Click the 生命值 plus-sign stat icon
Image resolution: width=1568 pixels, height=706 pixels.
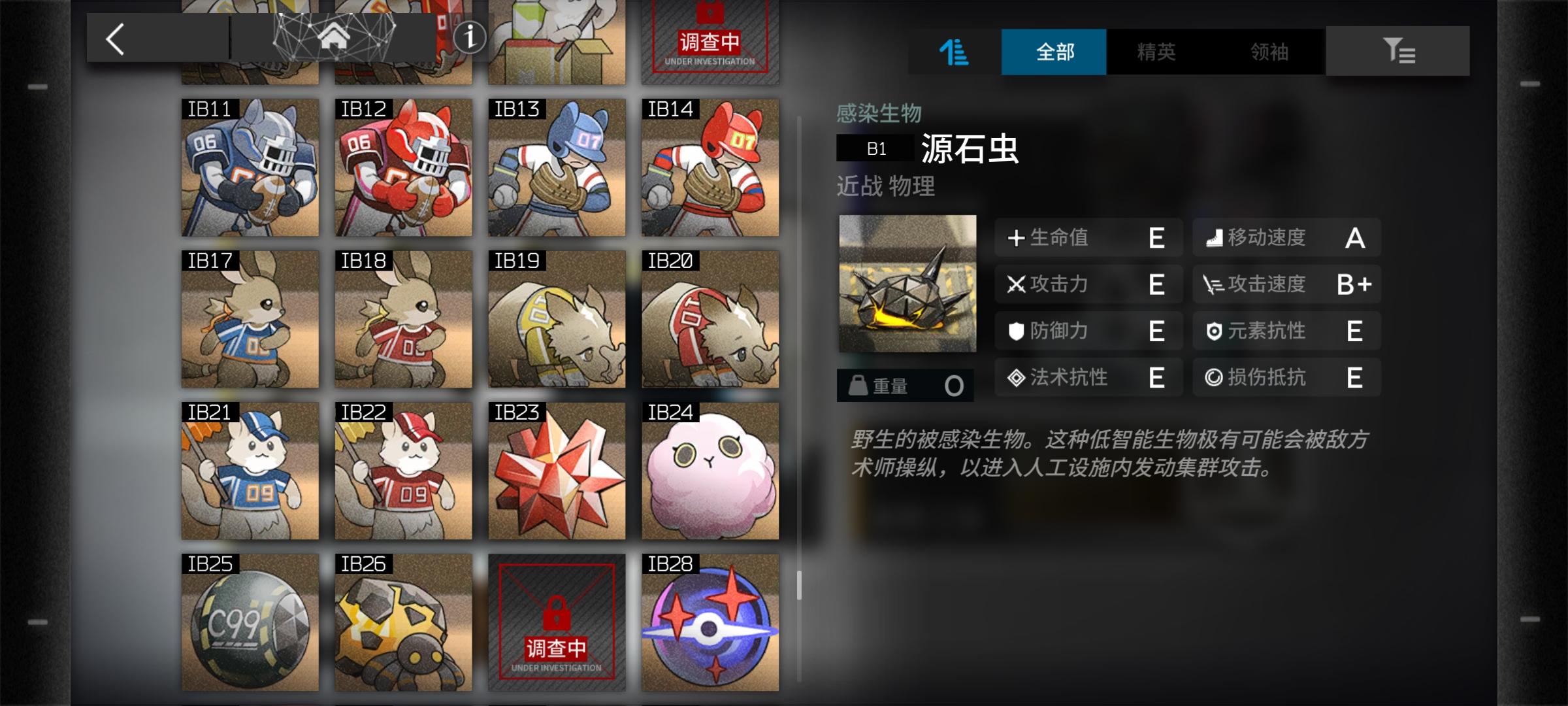pos(1015,238)
